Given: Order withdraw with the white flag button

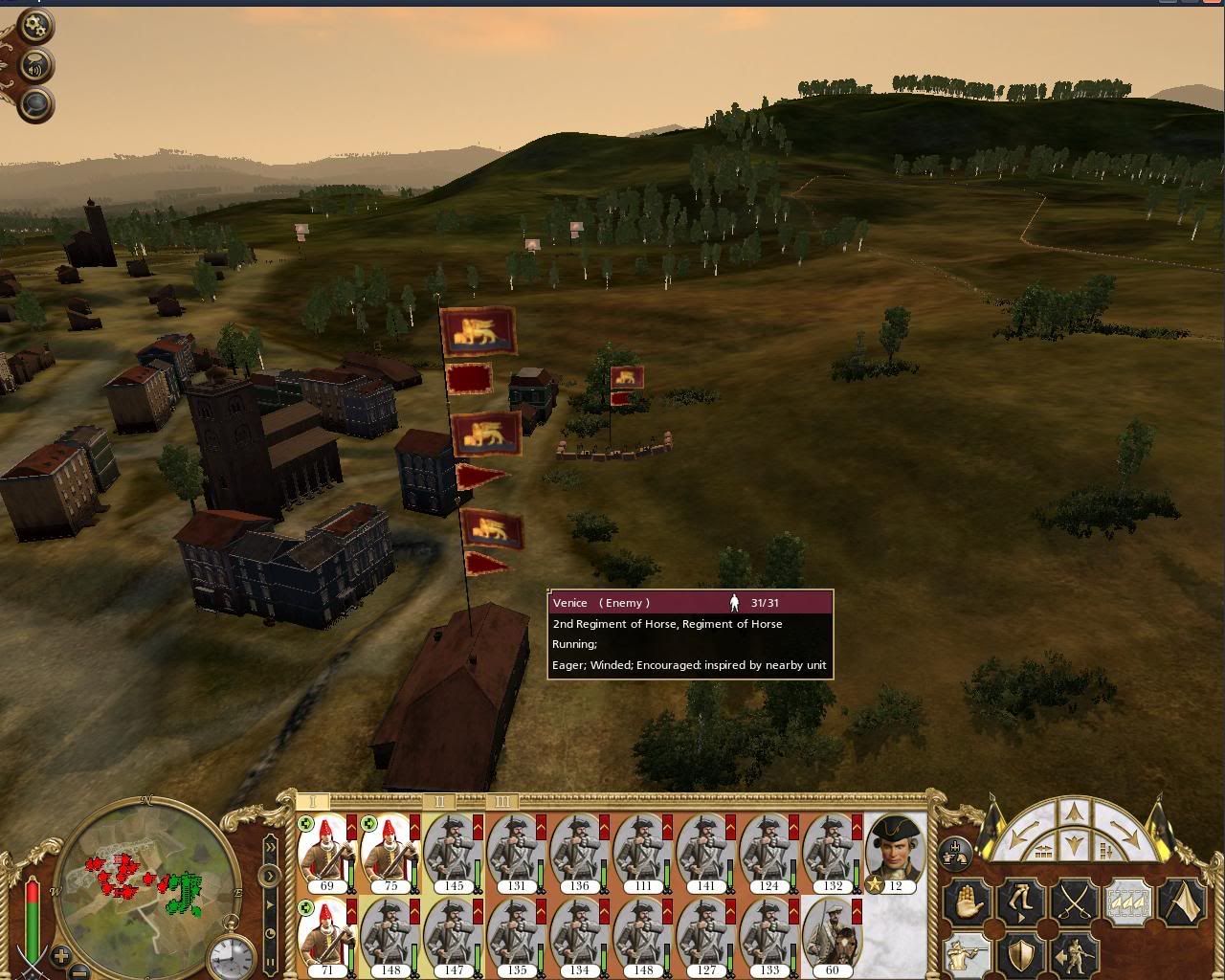Looking at the screenshot, I should point(1181,902).
